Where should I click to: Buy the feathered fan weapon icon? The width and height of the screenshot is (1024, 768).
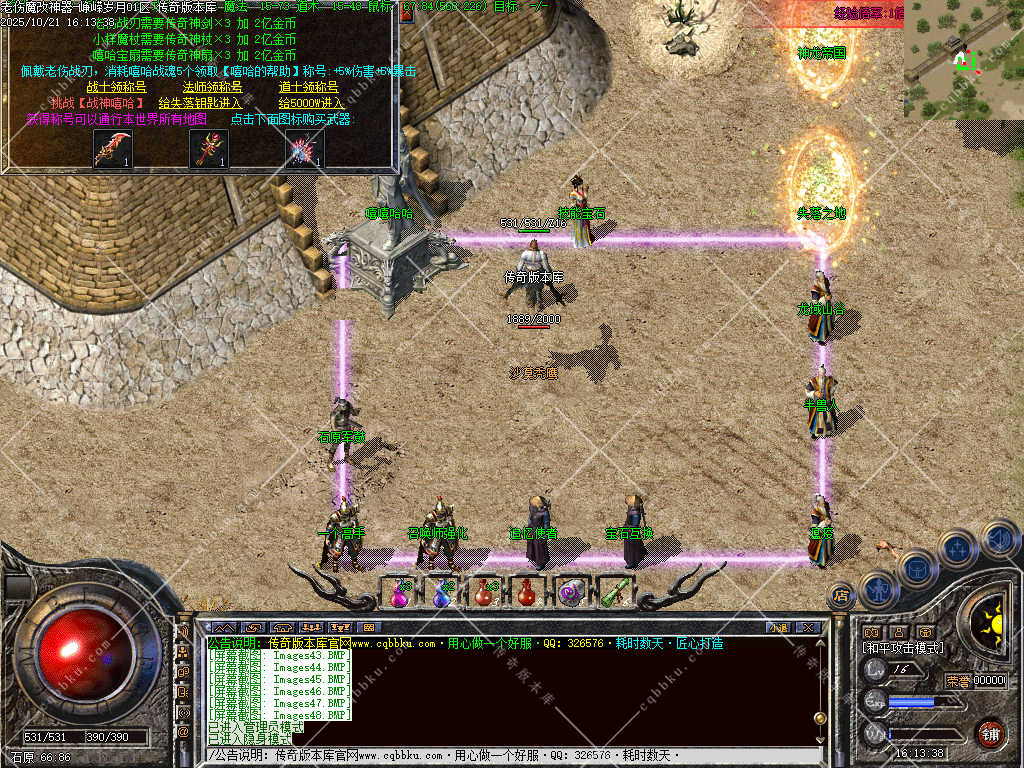pyautogui.click(x=304, y=149)
